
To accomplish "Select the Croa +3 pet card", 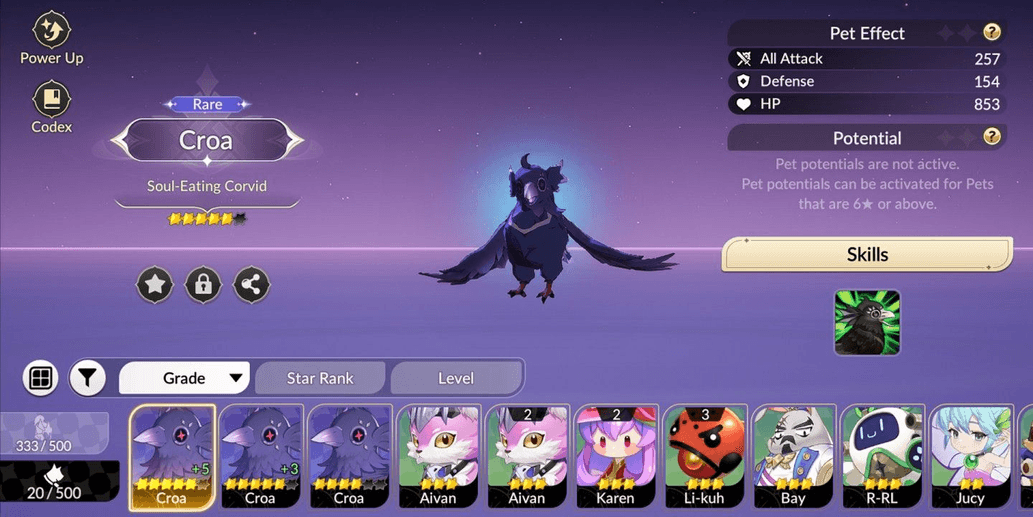I will pyautogui.click(x=261, y=457).
